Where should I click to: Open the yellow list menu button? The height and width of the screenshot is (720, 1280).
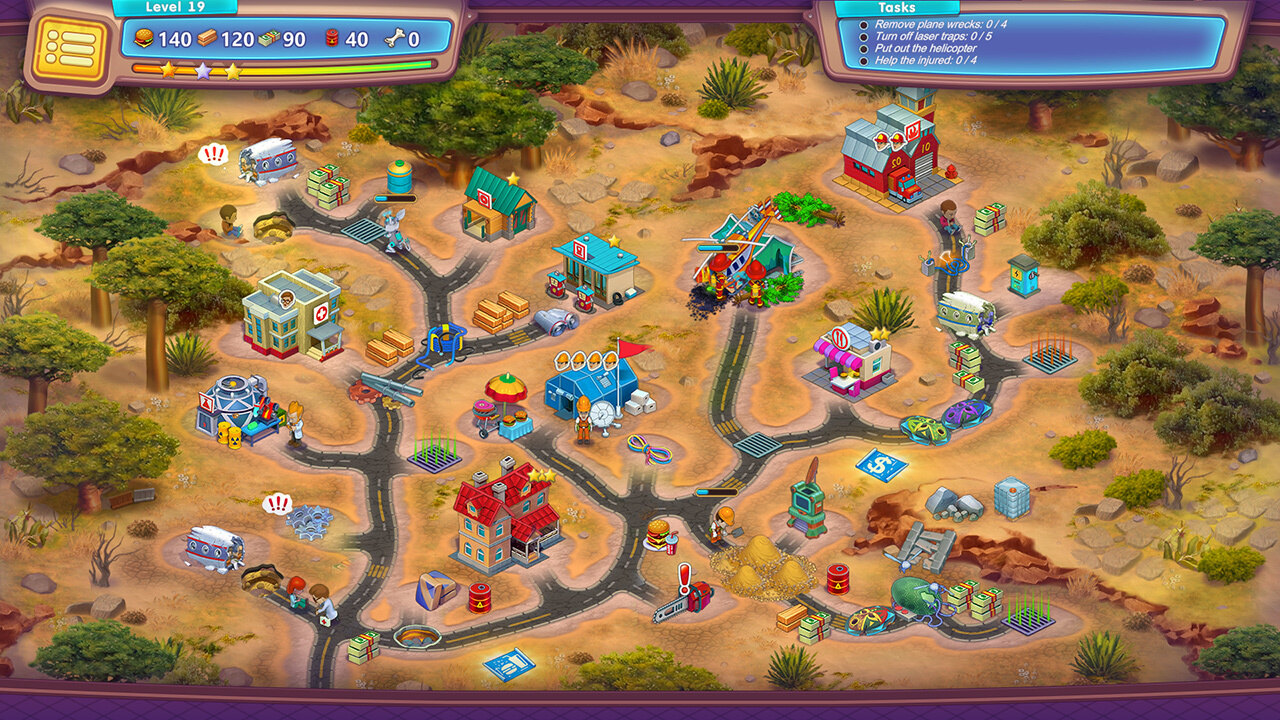tap(70, 49)
